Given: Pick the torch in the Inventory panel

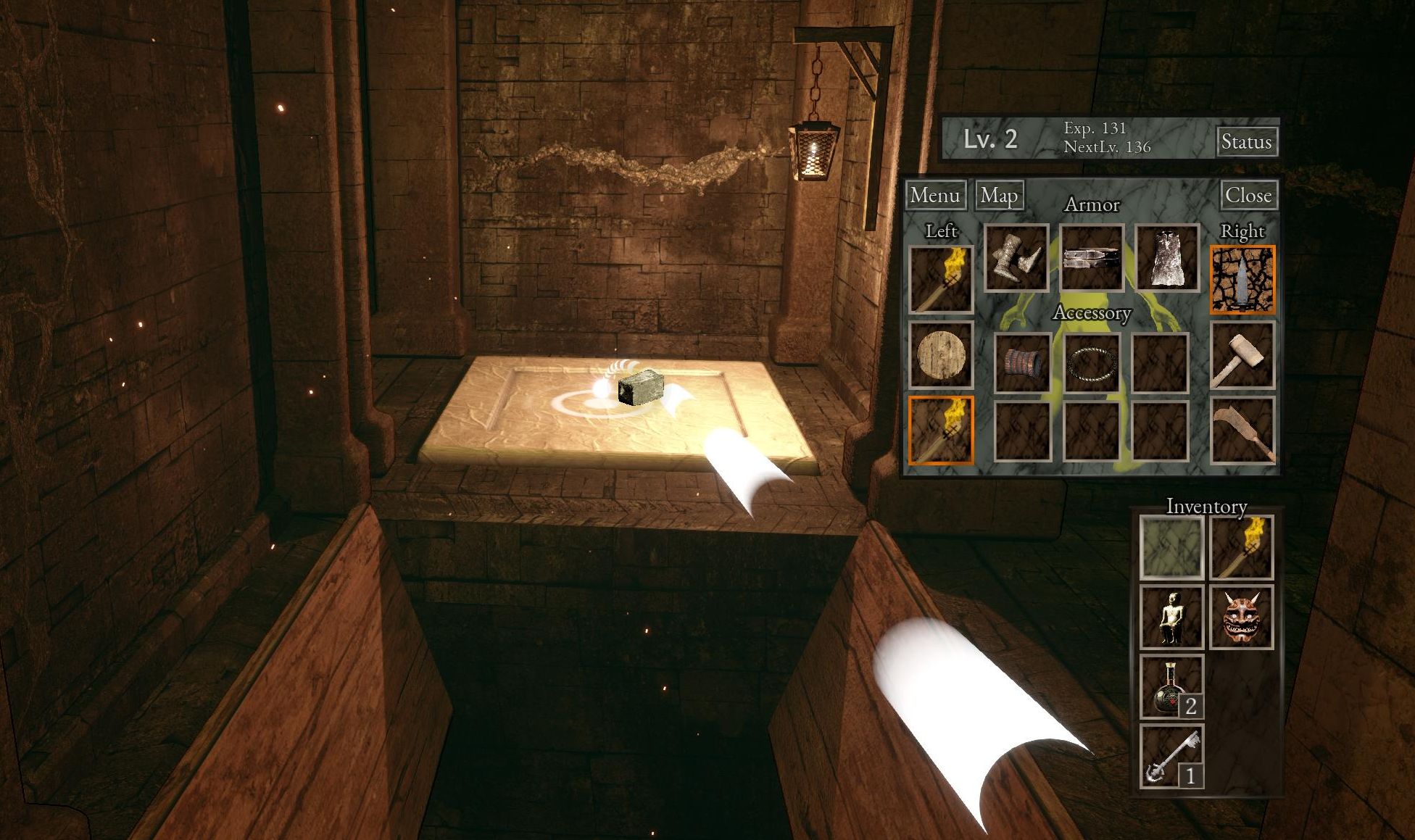Looking at the screenshot, I should coord(1241,547).
